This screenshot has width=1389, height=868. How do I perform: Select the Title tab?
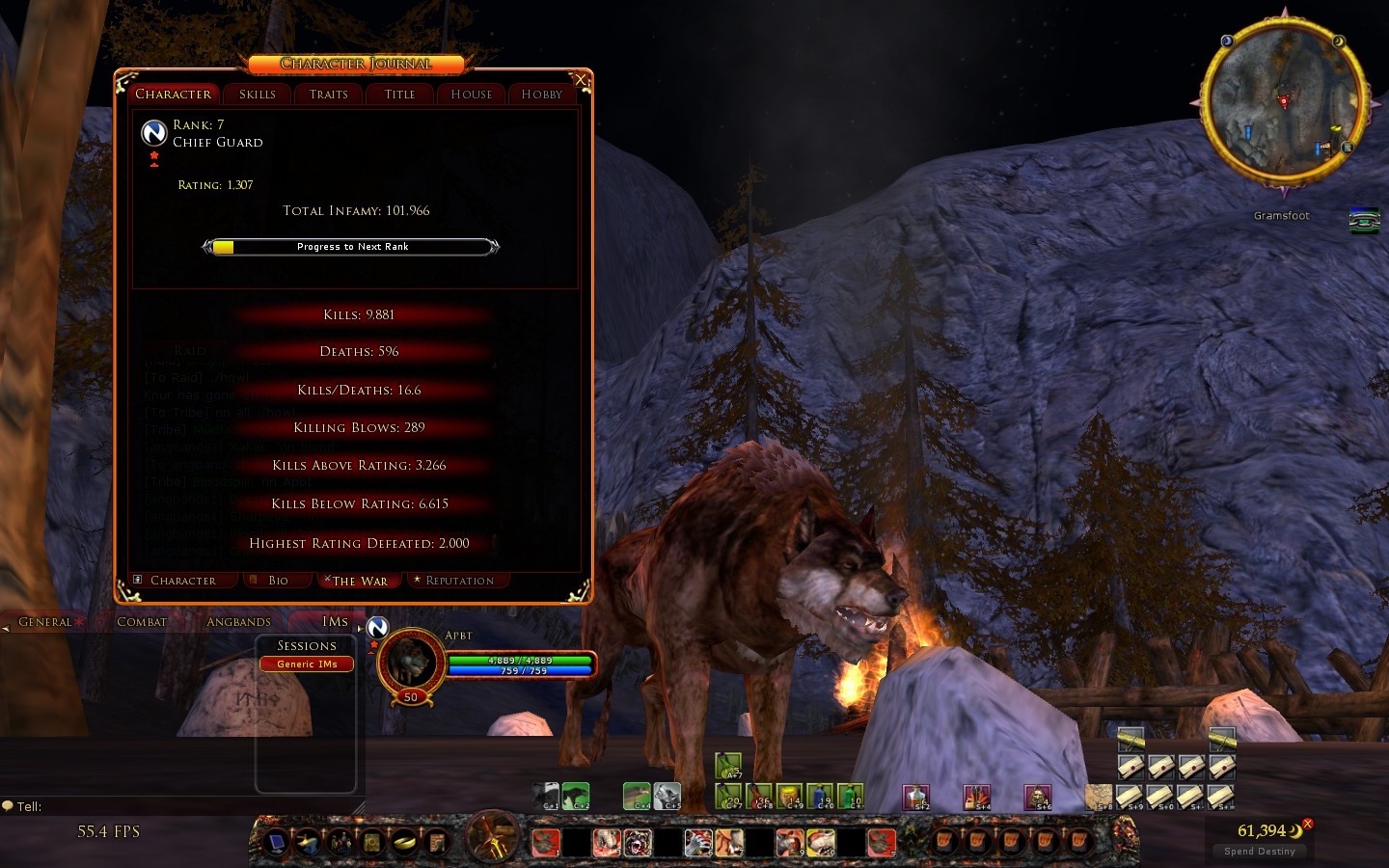pos(399,95)
